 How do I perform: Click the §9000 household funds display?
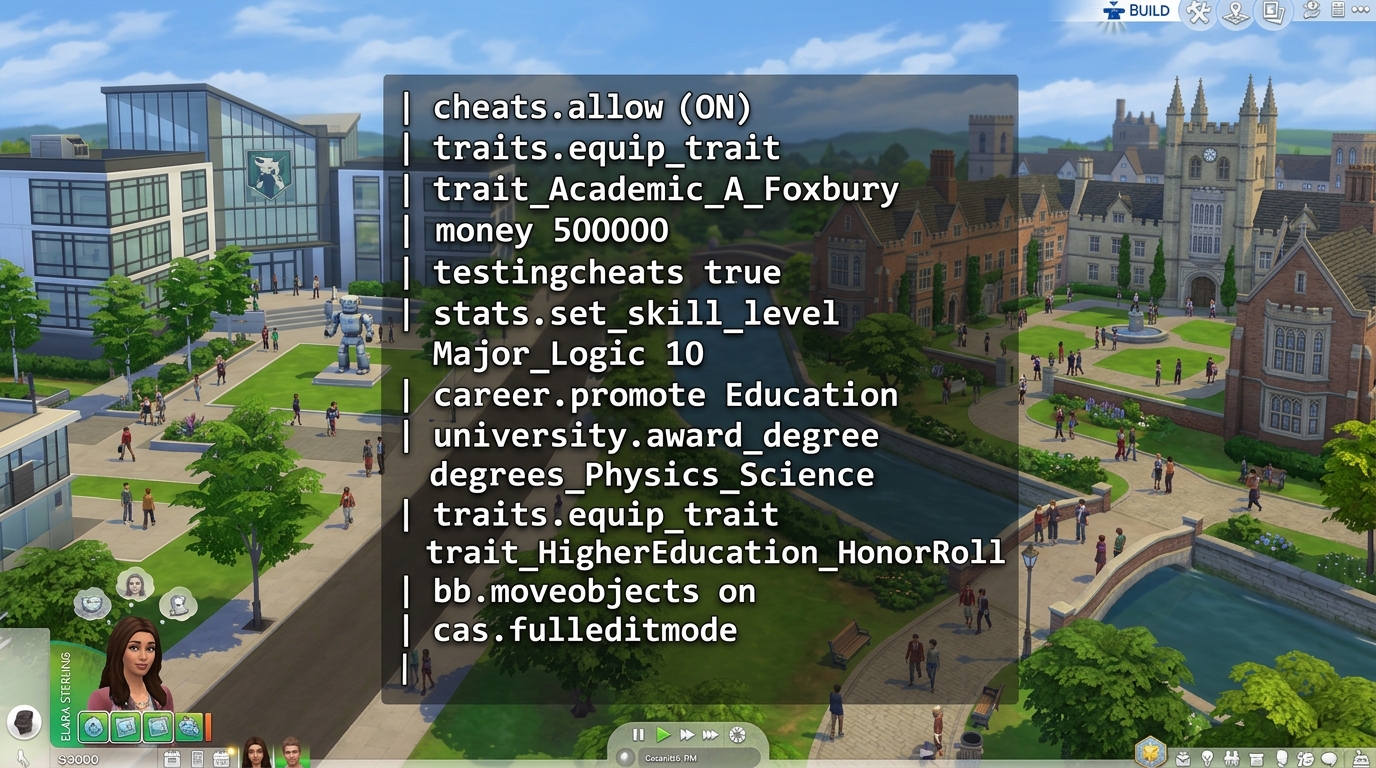[x=78, y=758]
